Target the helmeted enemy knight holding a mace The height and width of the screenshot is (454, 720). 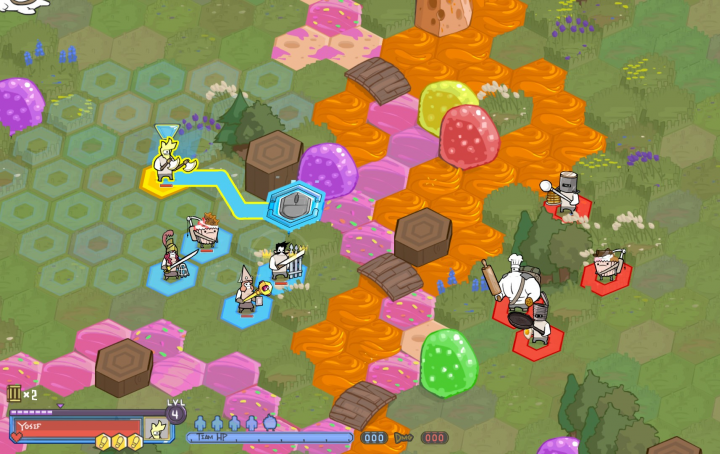tap(567, 194)
